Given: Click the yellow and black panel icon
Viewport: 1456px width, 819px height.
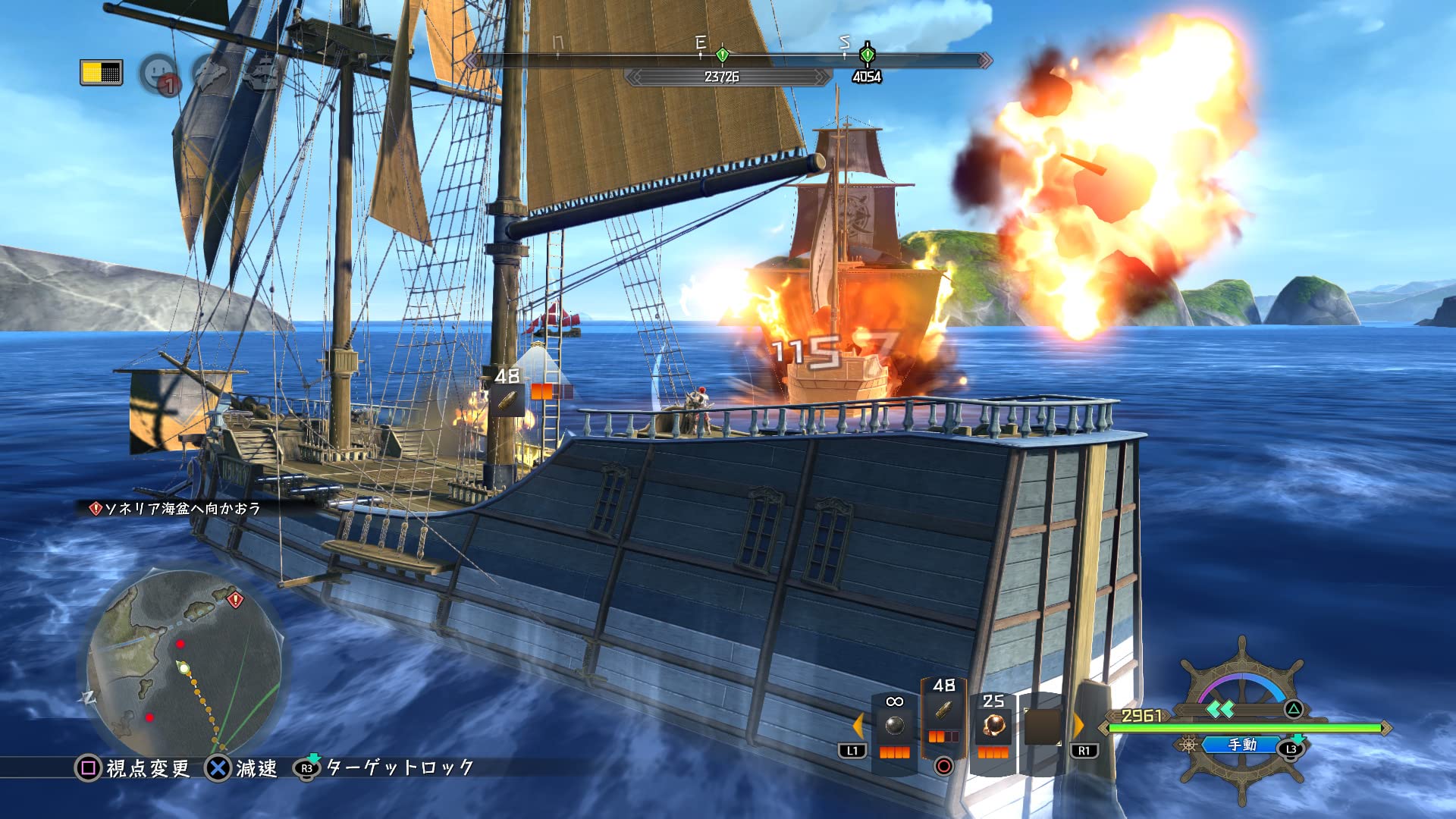Looking at the screenshot, I should pyautogui.click(x=101, y=73).
